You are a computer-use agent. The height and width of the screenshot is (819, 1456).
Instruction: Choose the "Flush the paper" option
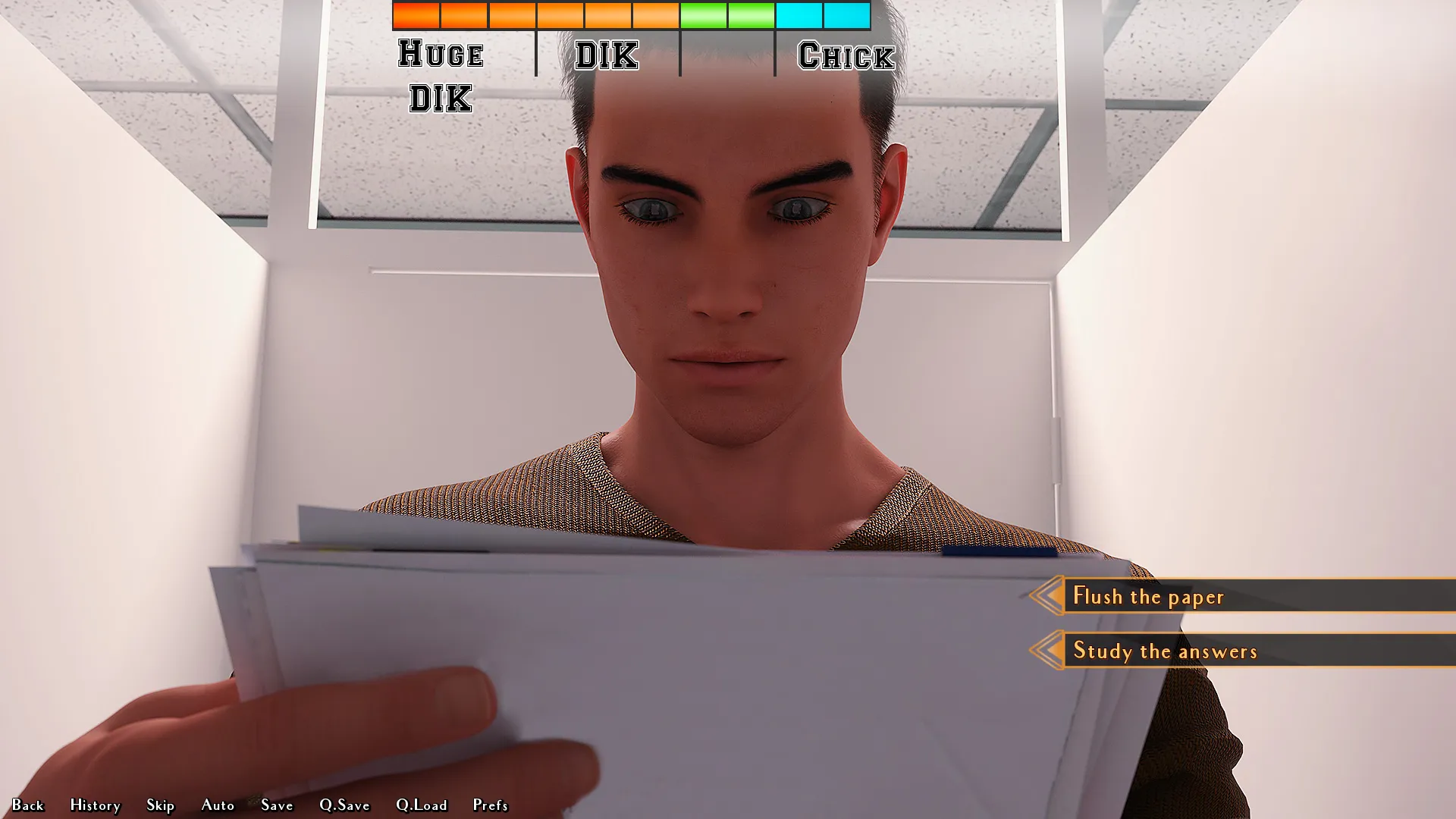pyautogui.click(x=1148, y=596)
